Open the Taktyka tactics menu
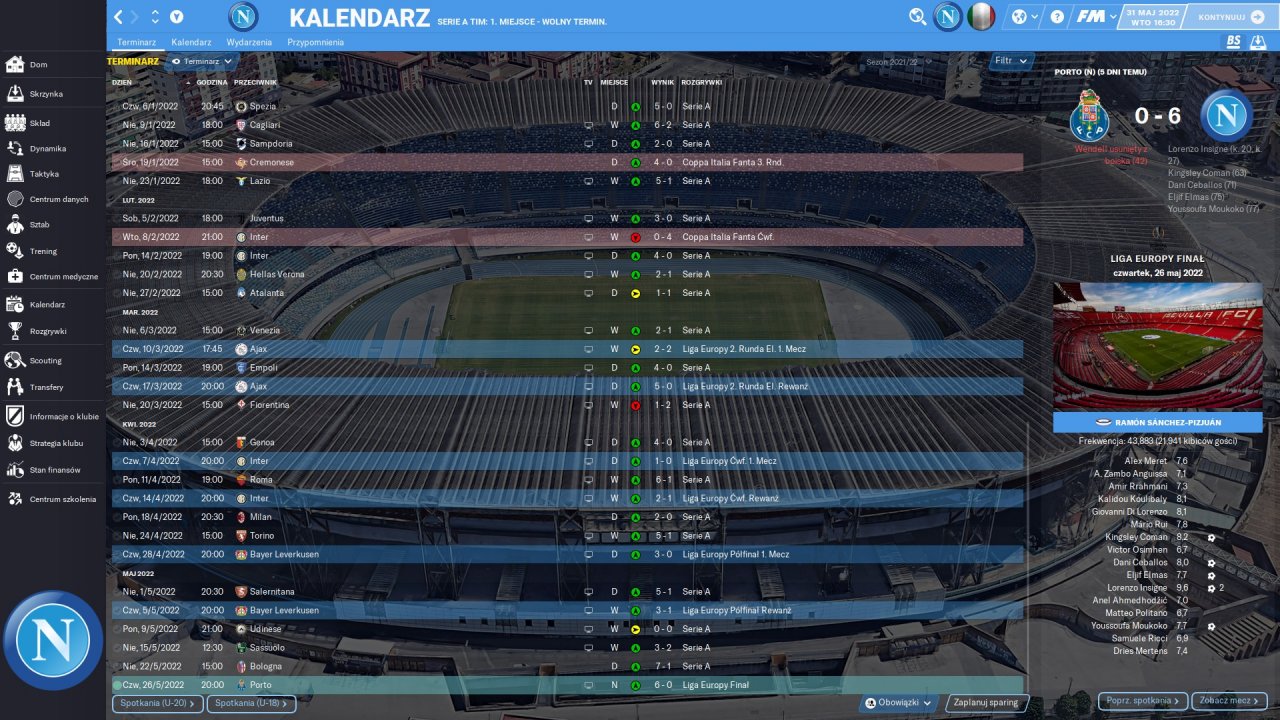1280x720 pixels. (44, 174)
